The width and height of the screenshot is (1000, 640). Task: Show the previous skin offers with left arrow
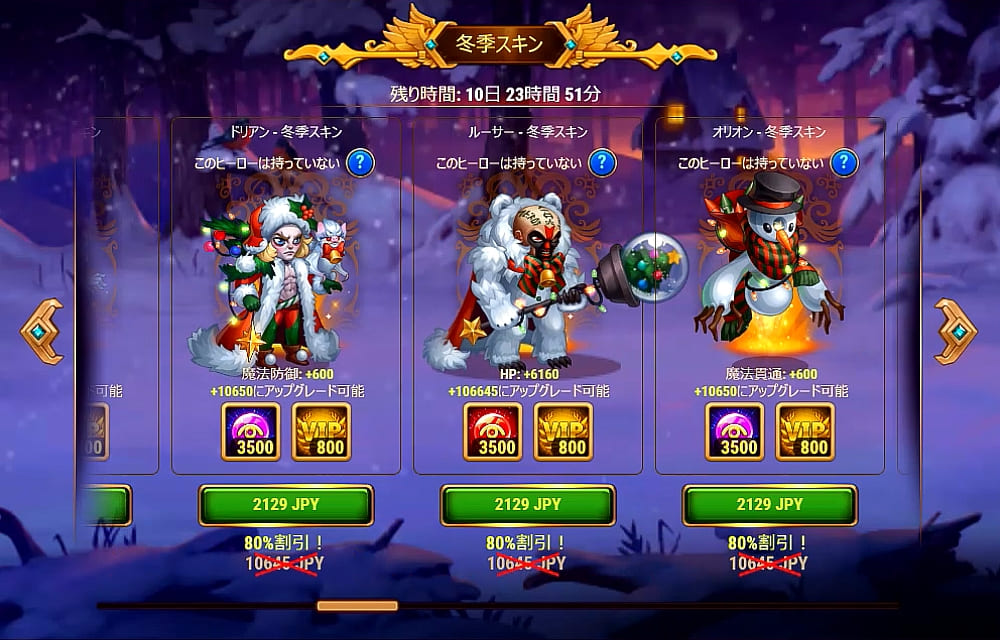coord(42,331)
